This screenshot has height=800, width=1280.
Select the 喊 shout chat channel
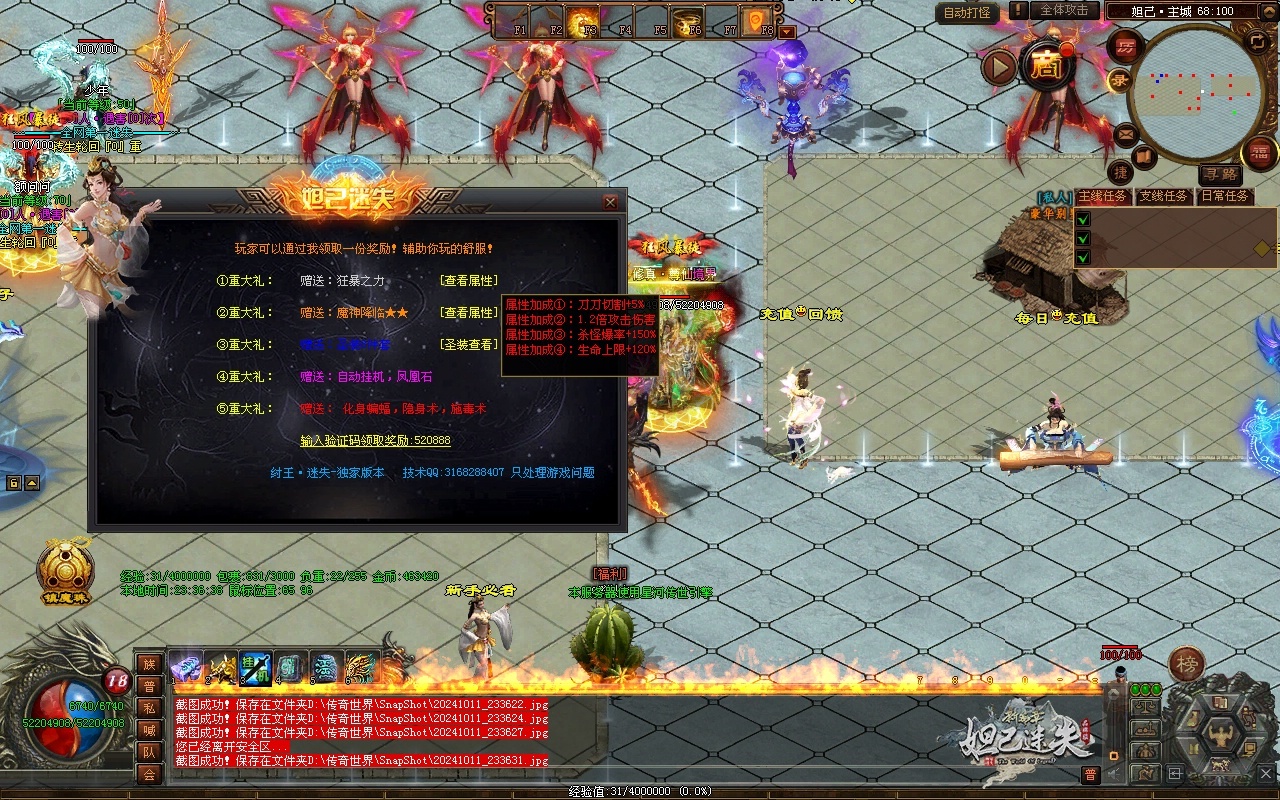[149, 730]
